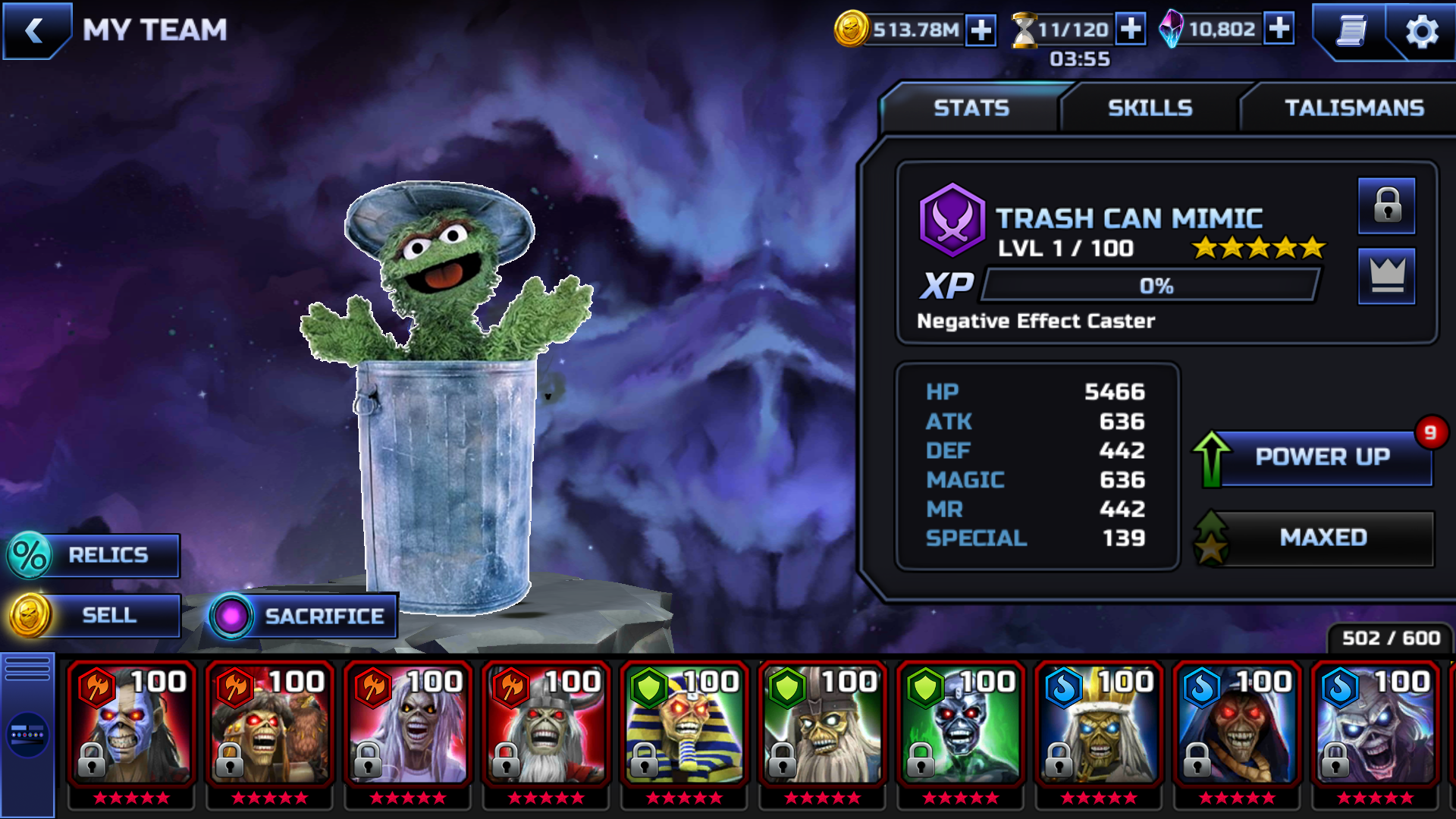Select the pharaoh Eddie portrait
Screen dimensions: 1456x819
click(x=684, y=724)
